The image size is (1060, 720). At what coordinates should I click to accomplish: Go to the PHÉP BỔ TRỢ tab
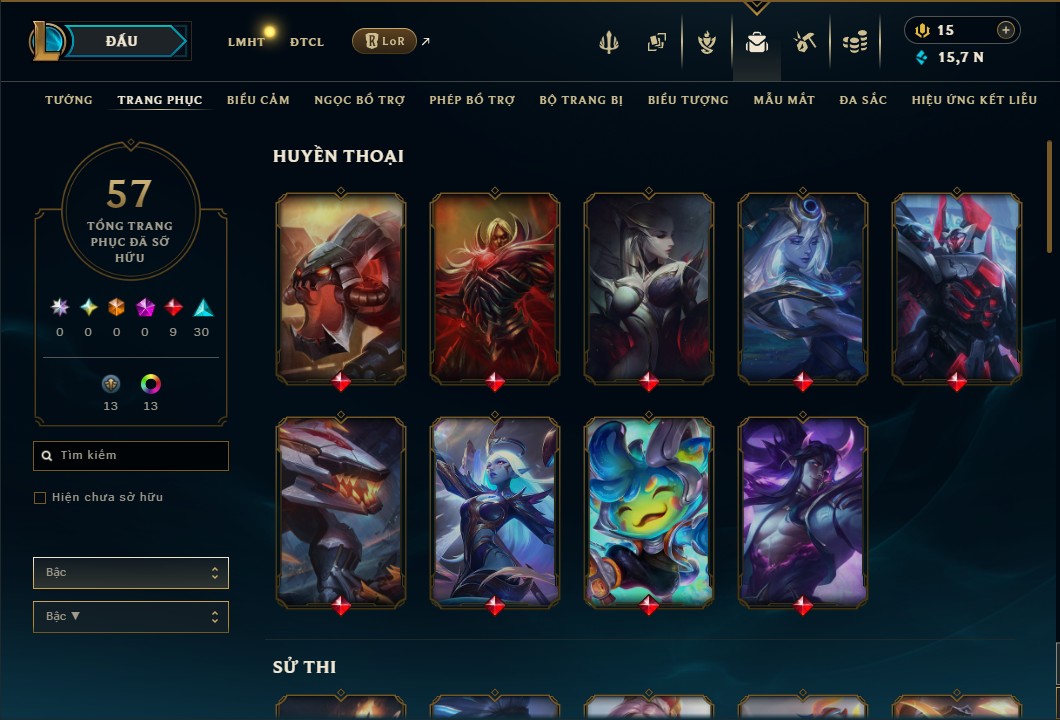click(472, 100)
